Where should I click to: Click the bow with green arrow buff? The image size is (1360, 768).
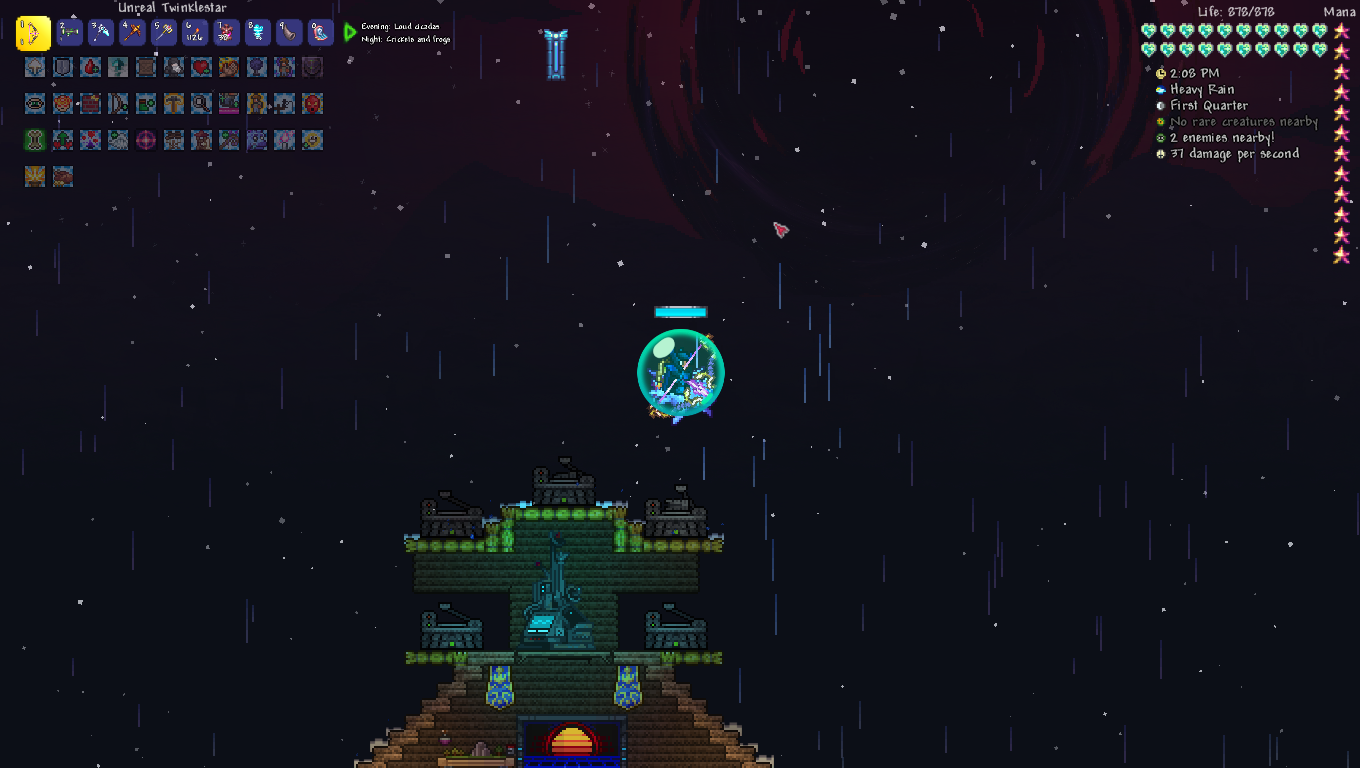click(x=119, y=103)
